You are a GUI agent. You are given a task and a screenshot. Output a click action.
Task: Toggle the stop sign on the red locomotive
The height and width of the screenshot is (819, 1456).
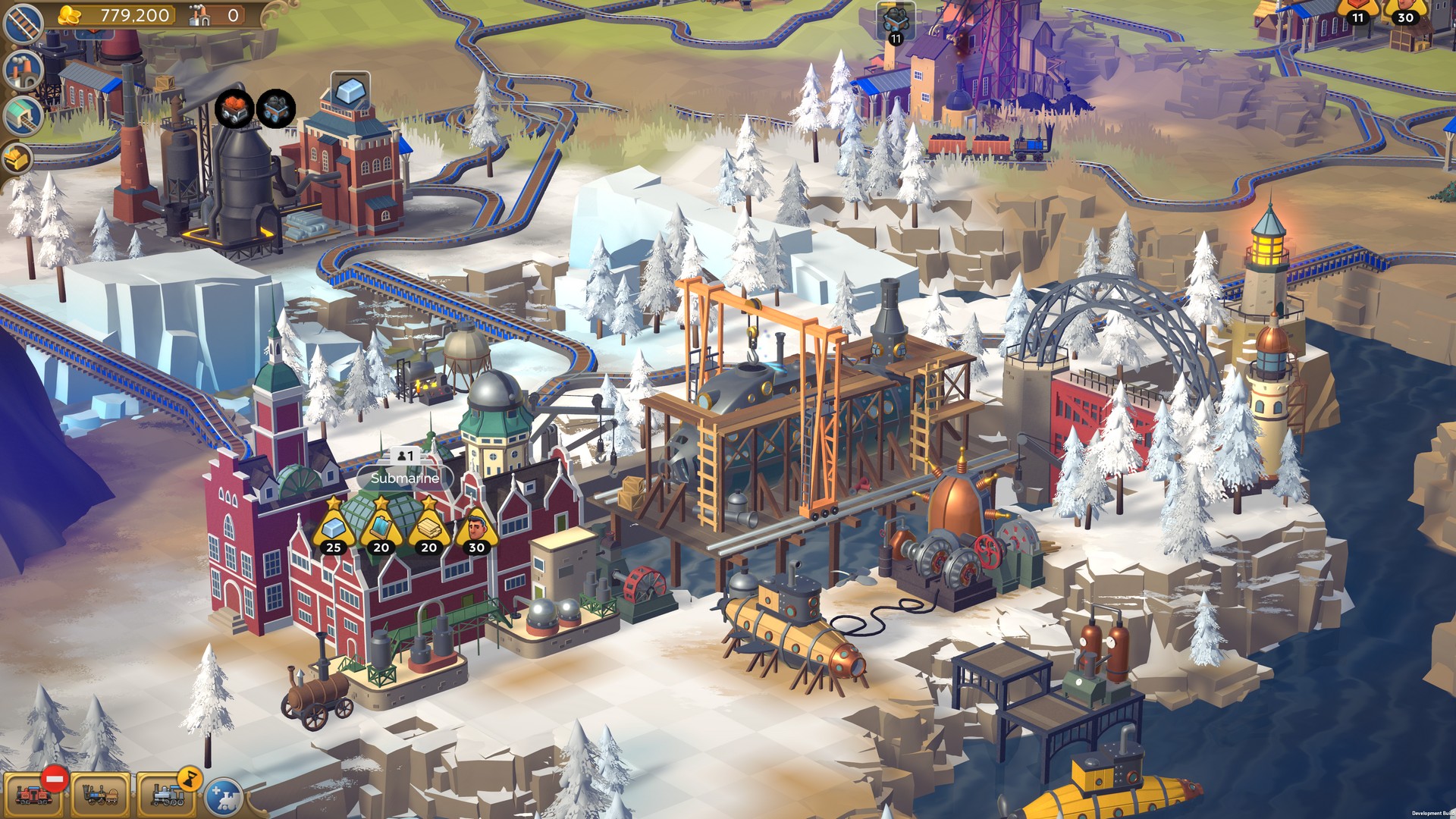click(x=55, y=779)
